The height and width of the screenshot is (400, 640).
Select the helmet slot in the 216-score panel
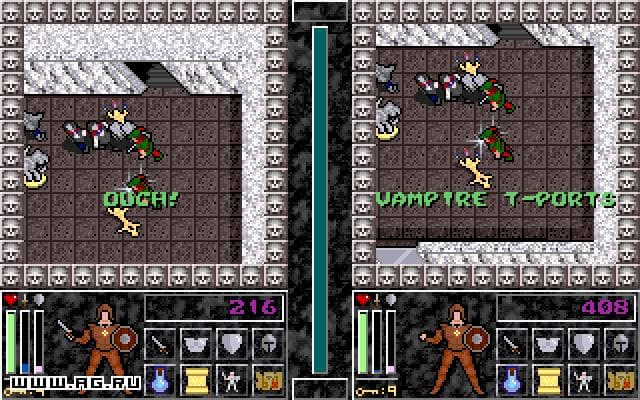(x=269, y=344)
